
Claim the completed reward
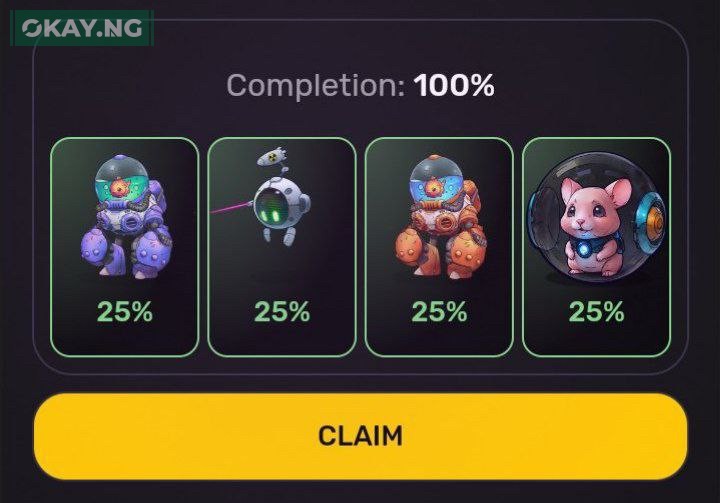click(360, 436)
